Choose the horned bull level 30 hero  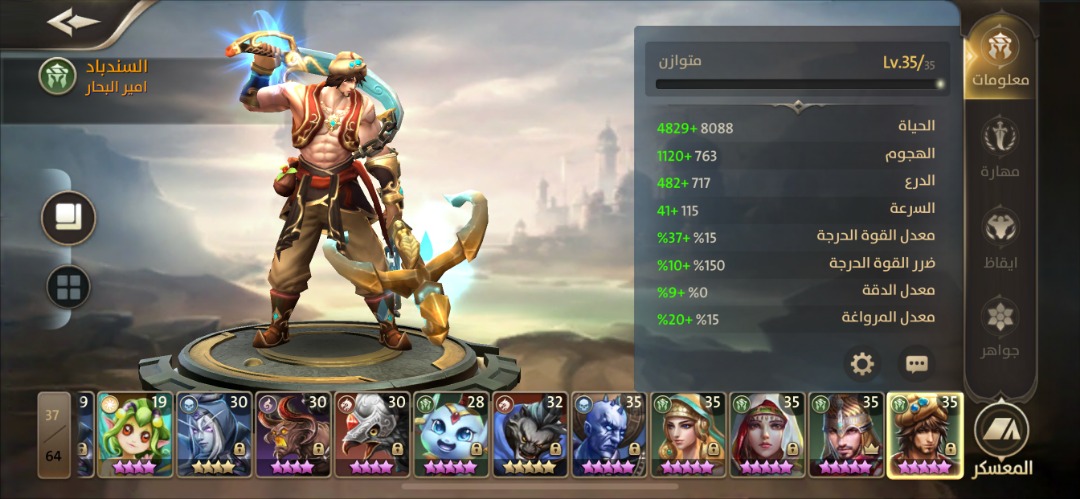tap(292, 434)
